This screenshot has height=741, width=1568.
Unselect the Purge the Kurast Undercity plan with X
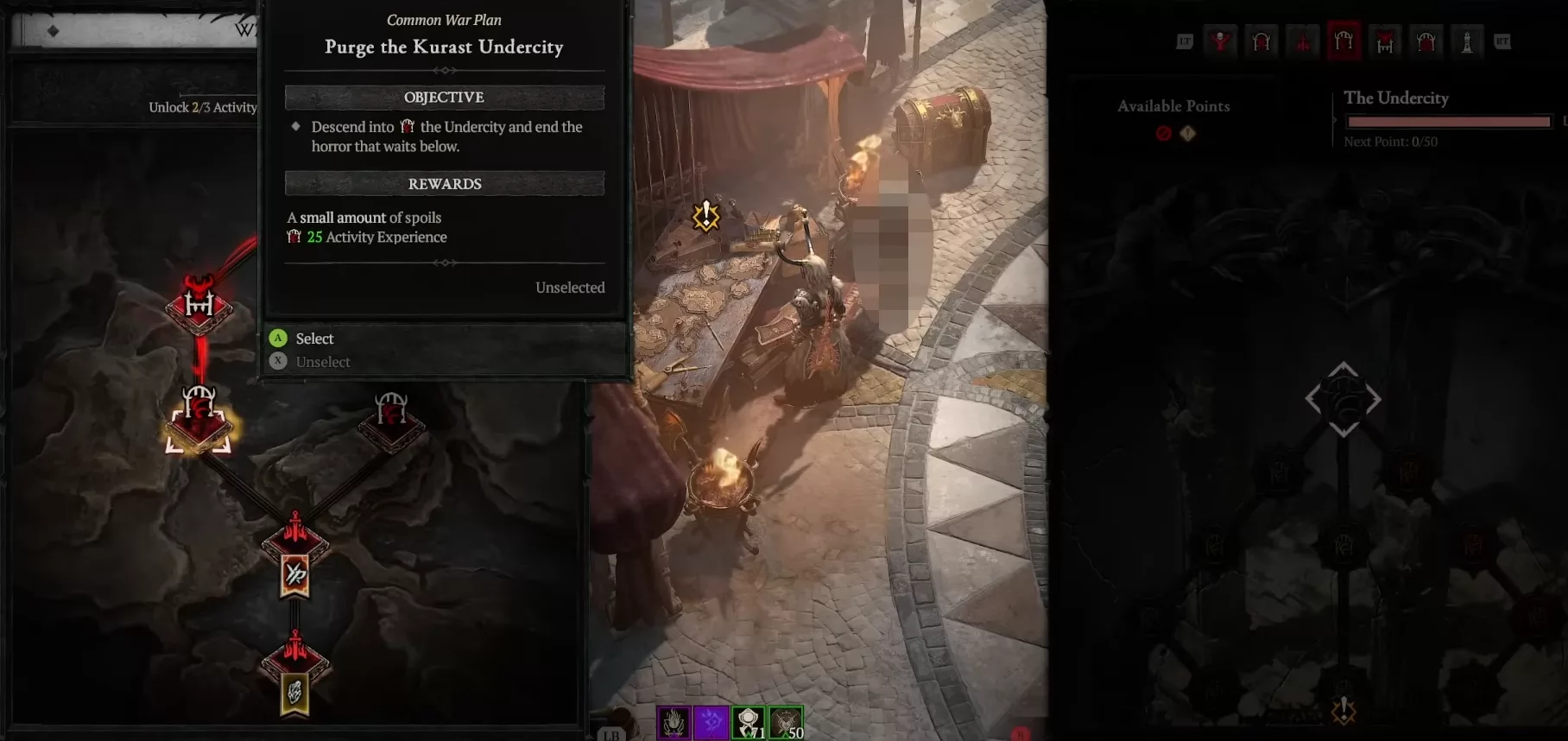pyautogui.click(x=278, y=361)
